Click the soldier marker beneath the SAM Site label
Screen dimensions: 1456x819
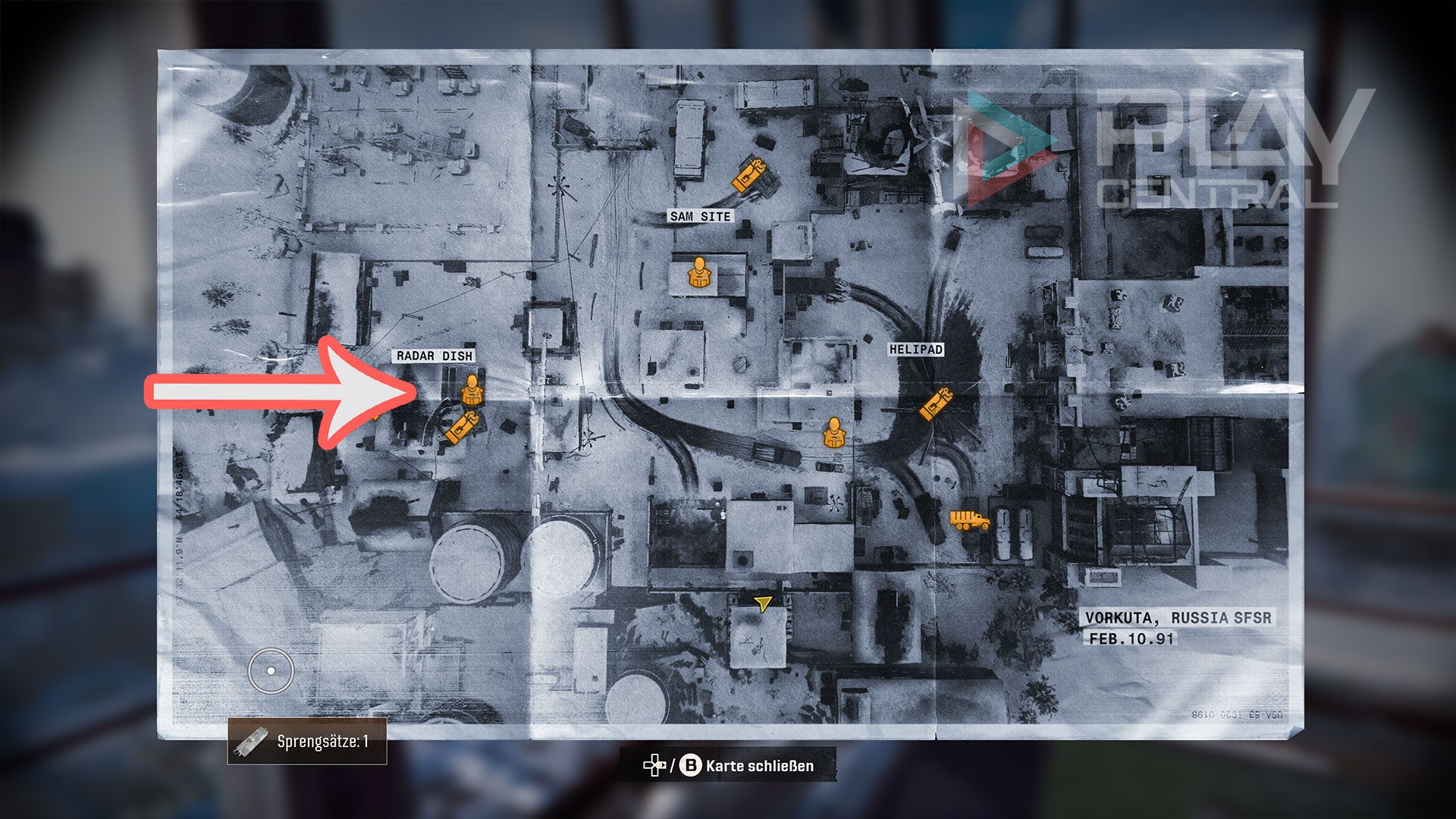point(698,273)
